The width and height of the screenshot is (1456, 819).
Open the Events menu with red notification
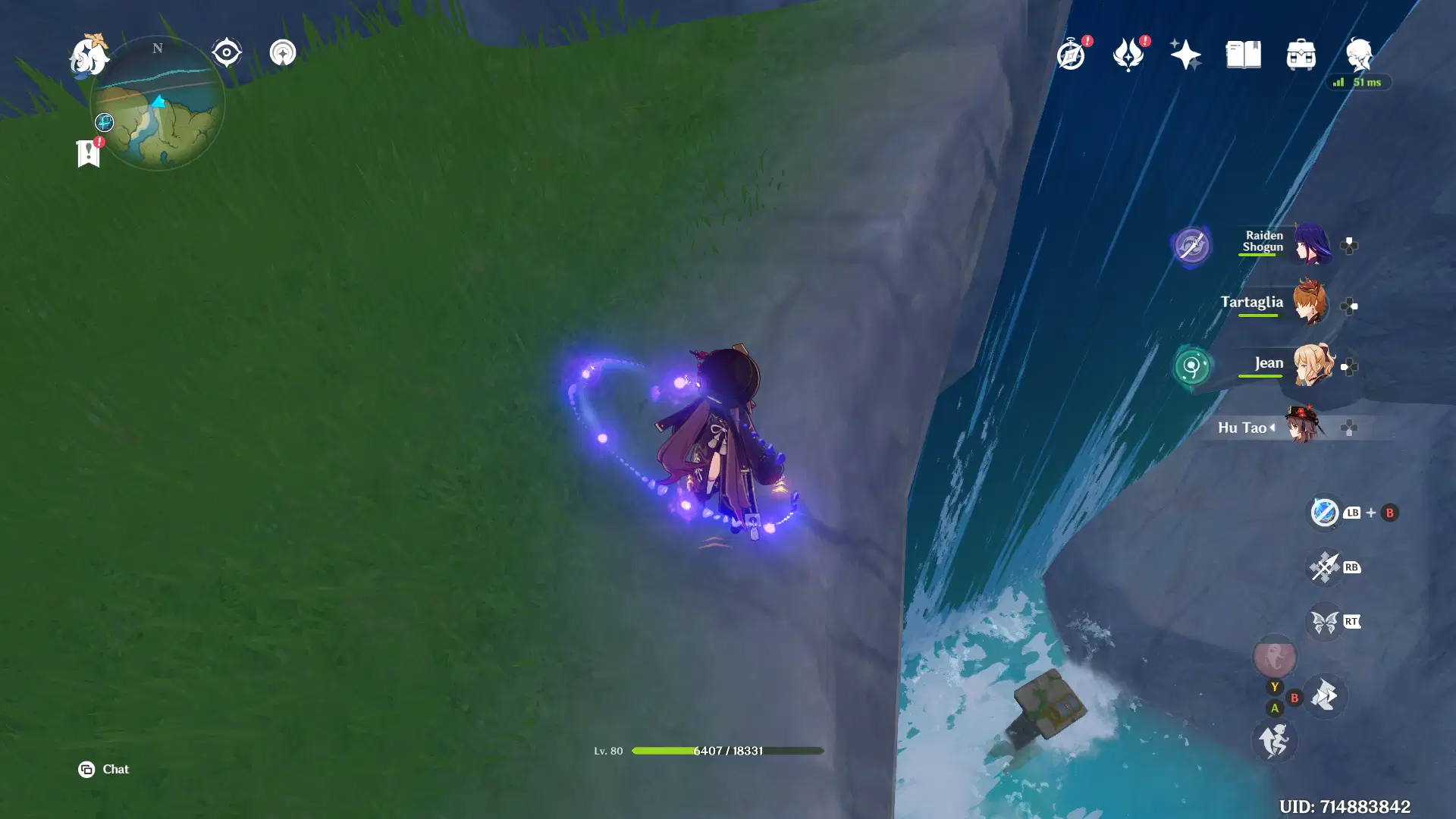pyautogui.click(x=1129, y=55)
